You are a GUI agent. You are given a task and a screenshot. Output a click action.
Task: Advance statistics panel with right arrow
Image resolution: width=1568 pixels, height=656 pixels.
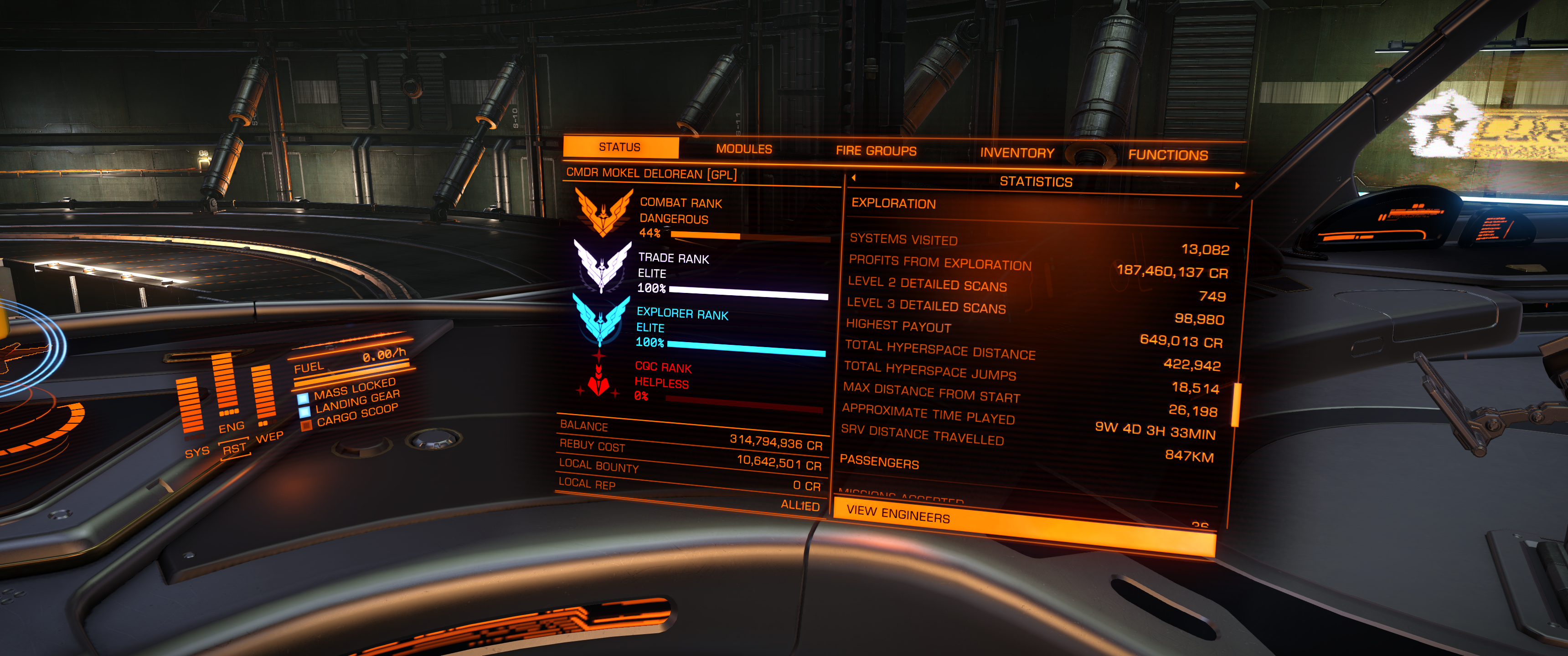[1237, 185]
